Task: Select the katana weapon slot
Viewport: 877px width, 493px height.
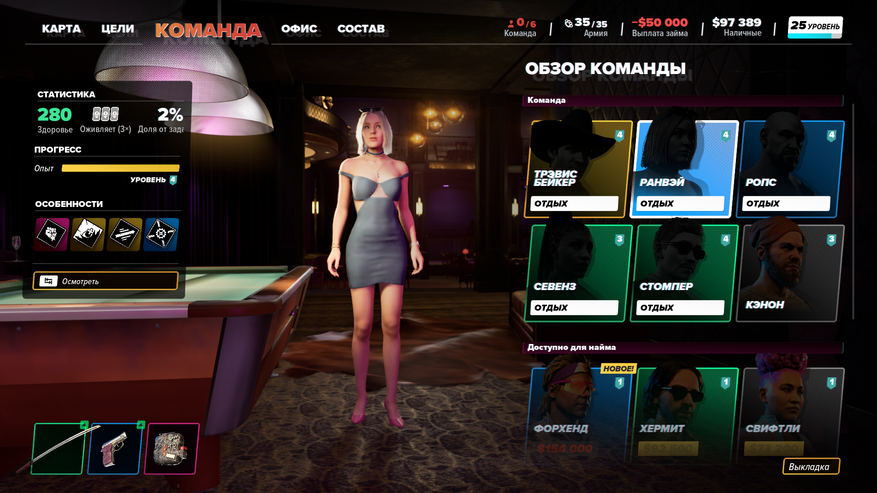Action: click(60, 449)
